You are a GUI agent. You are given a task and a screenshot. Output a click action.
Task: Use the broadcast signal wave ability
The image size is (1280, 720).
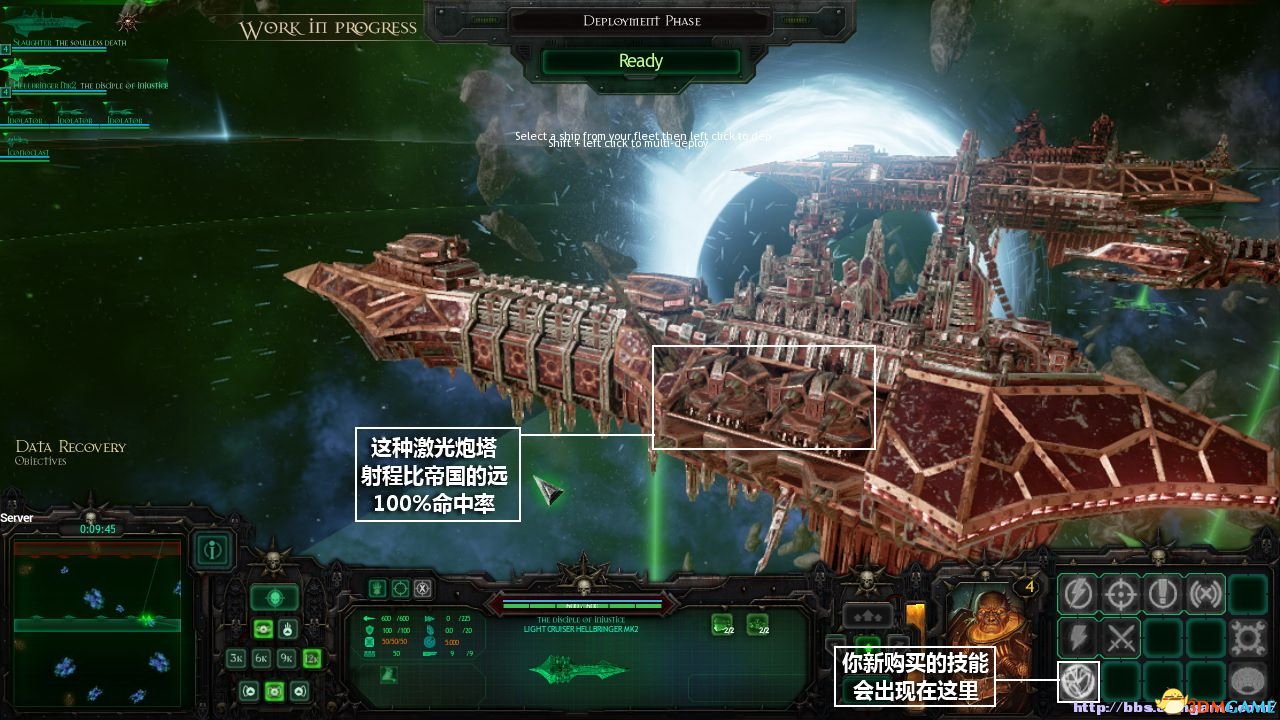tap(1205, 595)
